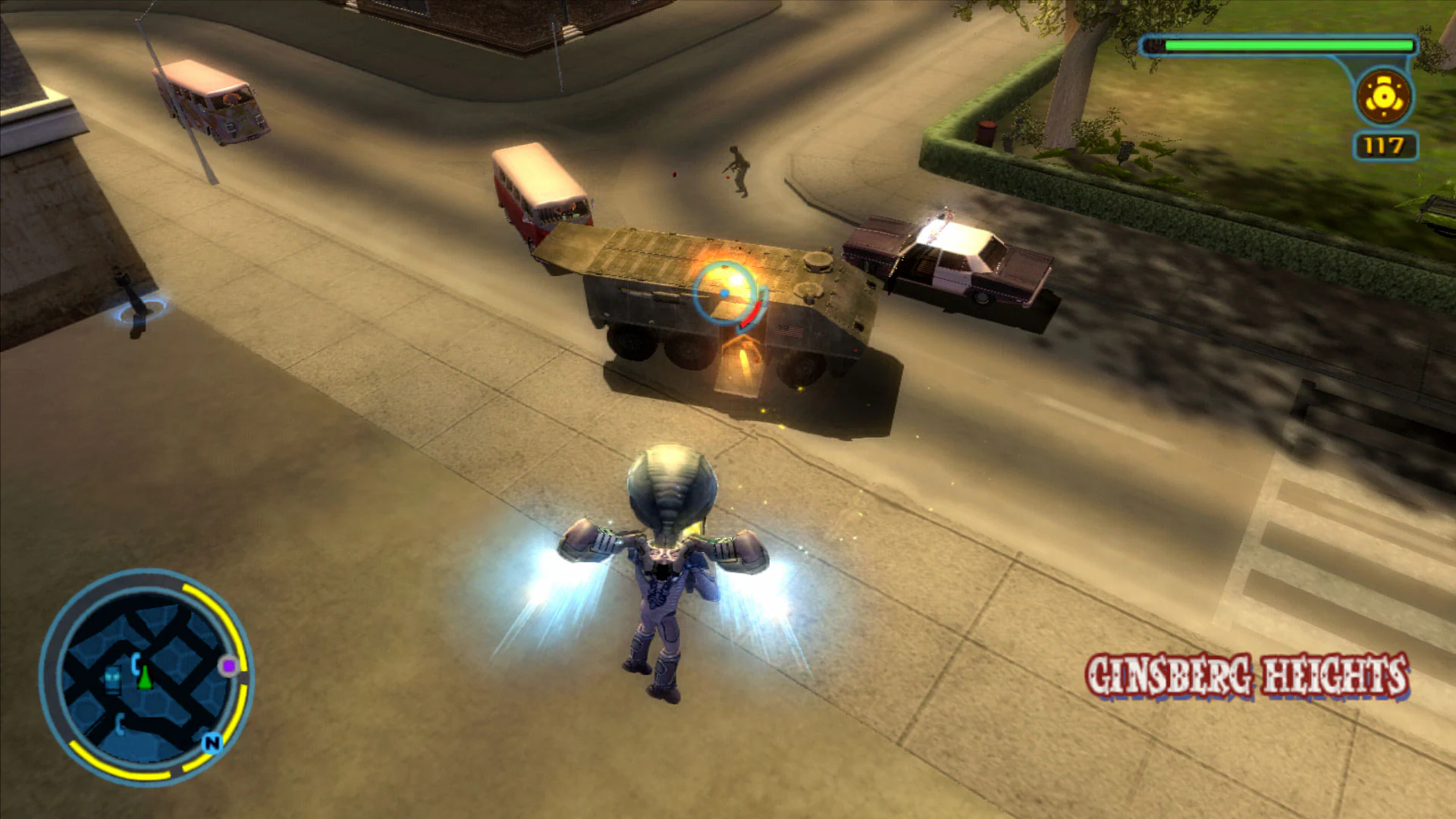Image resolution: width=1456 pixels, height=819 pixels.
Task: Click the N compass marker on the minimap
Action: click(x=212, y=743)
